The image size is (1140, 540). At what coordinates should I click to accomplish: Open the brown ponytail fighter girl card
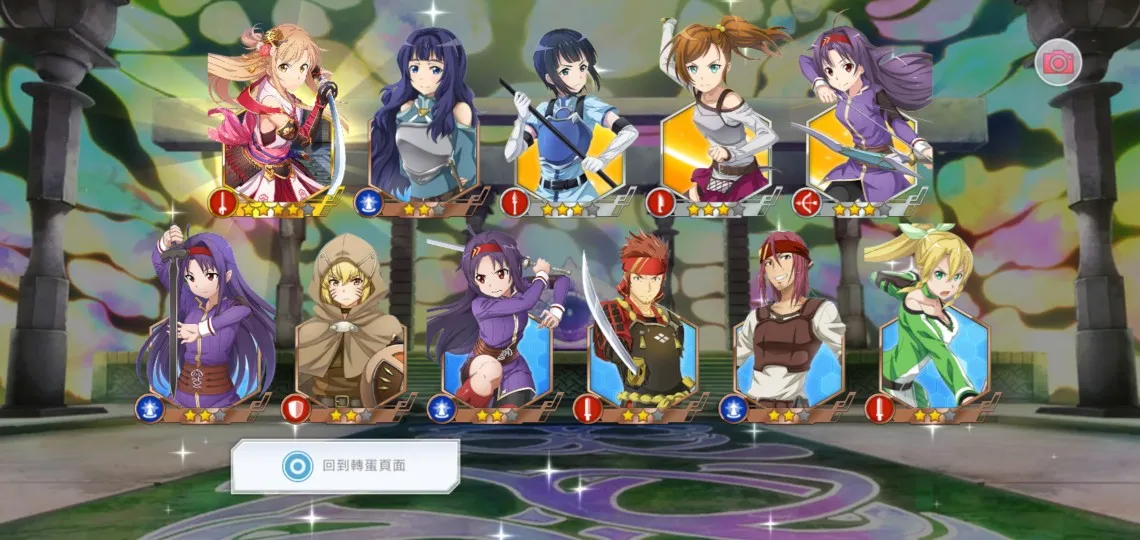(716, 125)
